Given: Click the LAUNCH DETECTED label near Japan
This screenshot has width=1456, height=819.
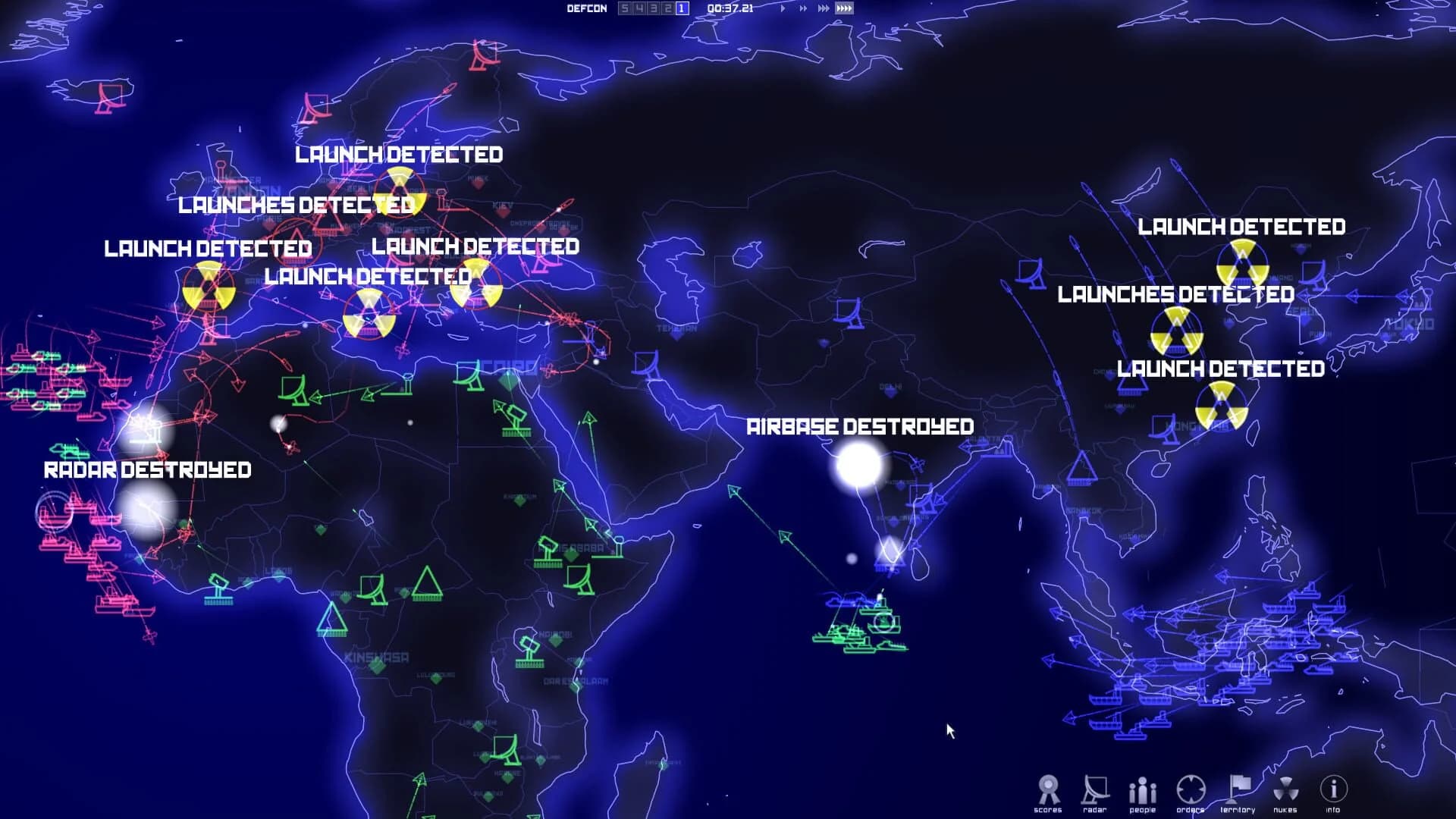Looking at the screenshot, I should click(x=1242, y=227).
